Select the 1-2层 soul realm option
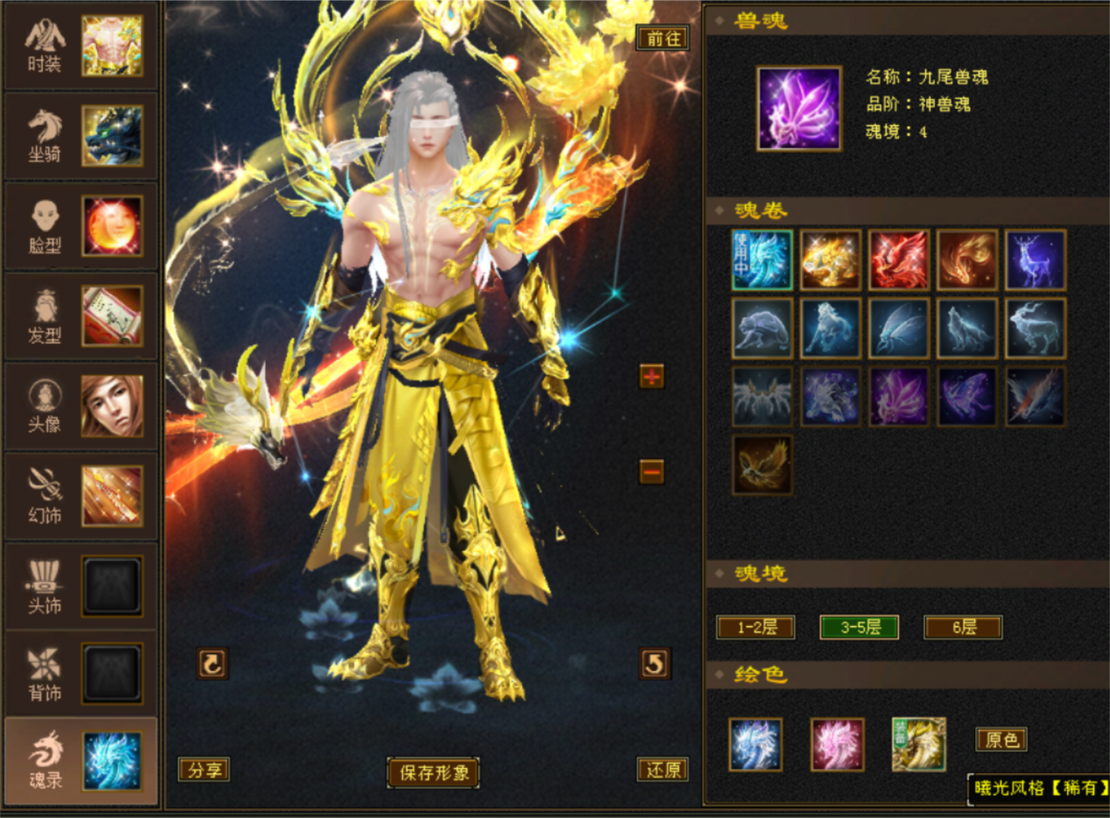Screen dimensions: 1110x818 (756, 628)
